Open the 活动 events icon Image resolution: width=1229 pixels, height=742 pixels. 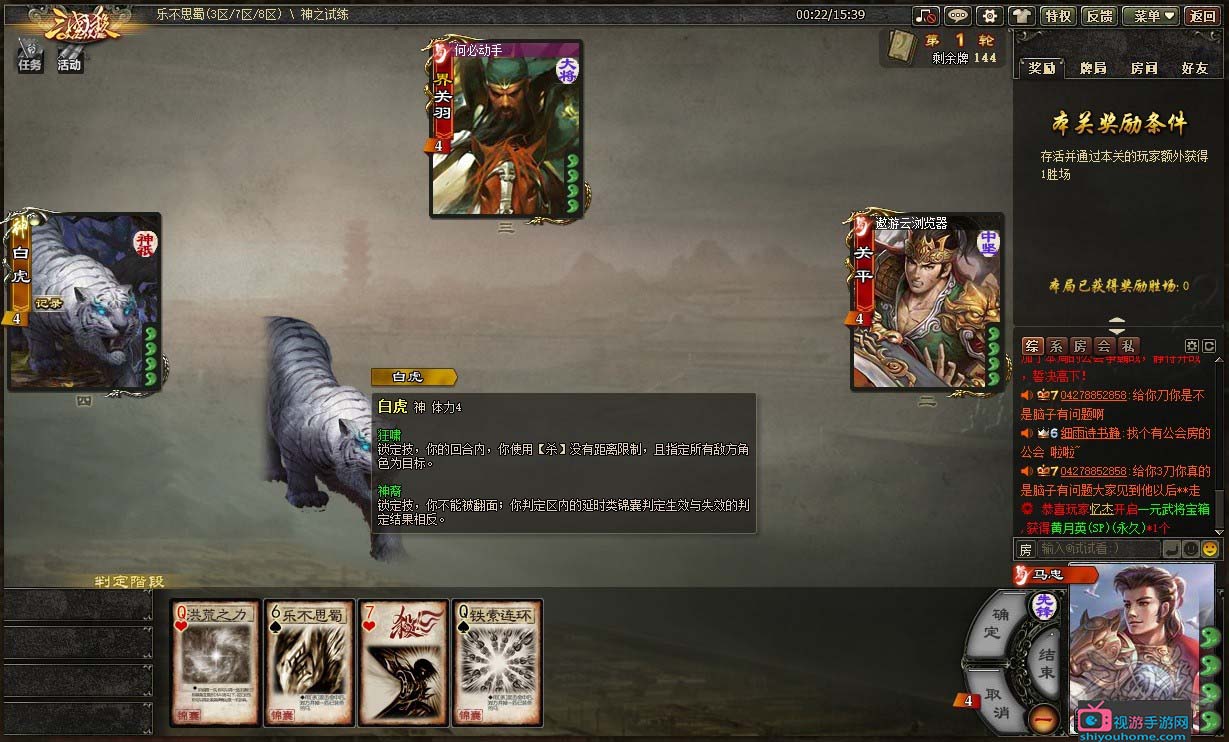pyautogui.click(x=69, y=55)
